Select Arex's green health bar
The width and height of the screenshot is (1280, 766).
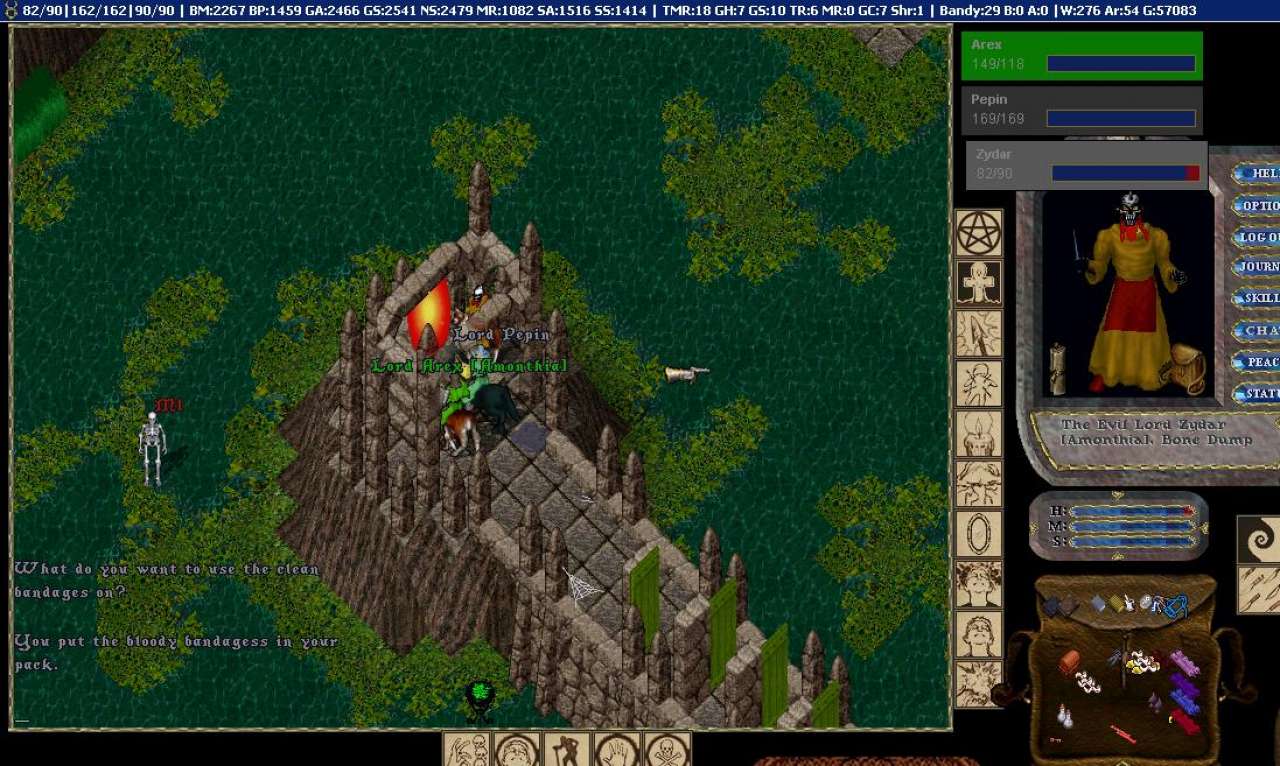coord(1081,55)
